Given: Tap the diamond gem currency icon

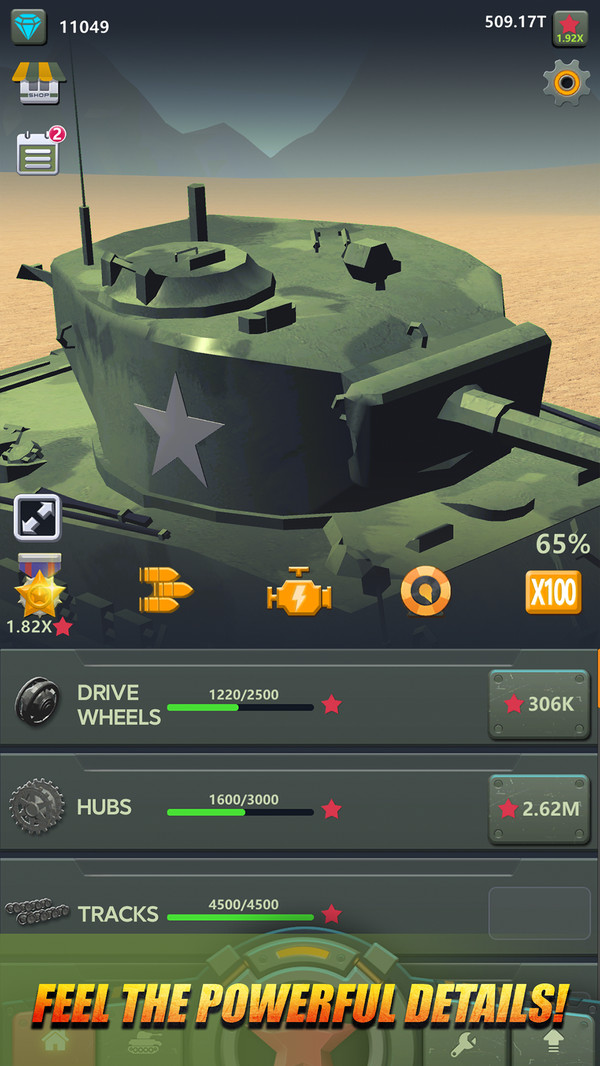Looking at the screenshot, I should point(29,27).
